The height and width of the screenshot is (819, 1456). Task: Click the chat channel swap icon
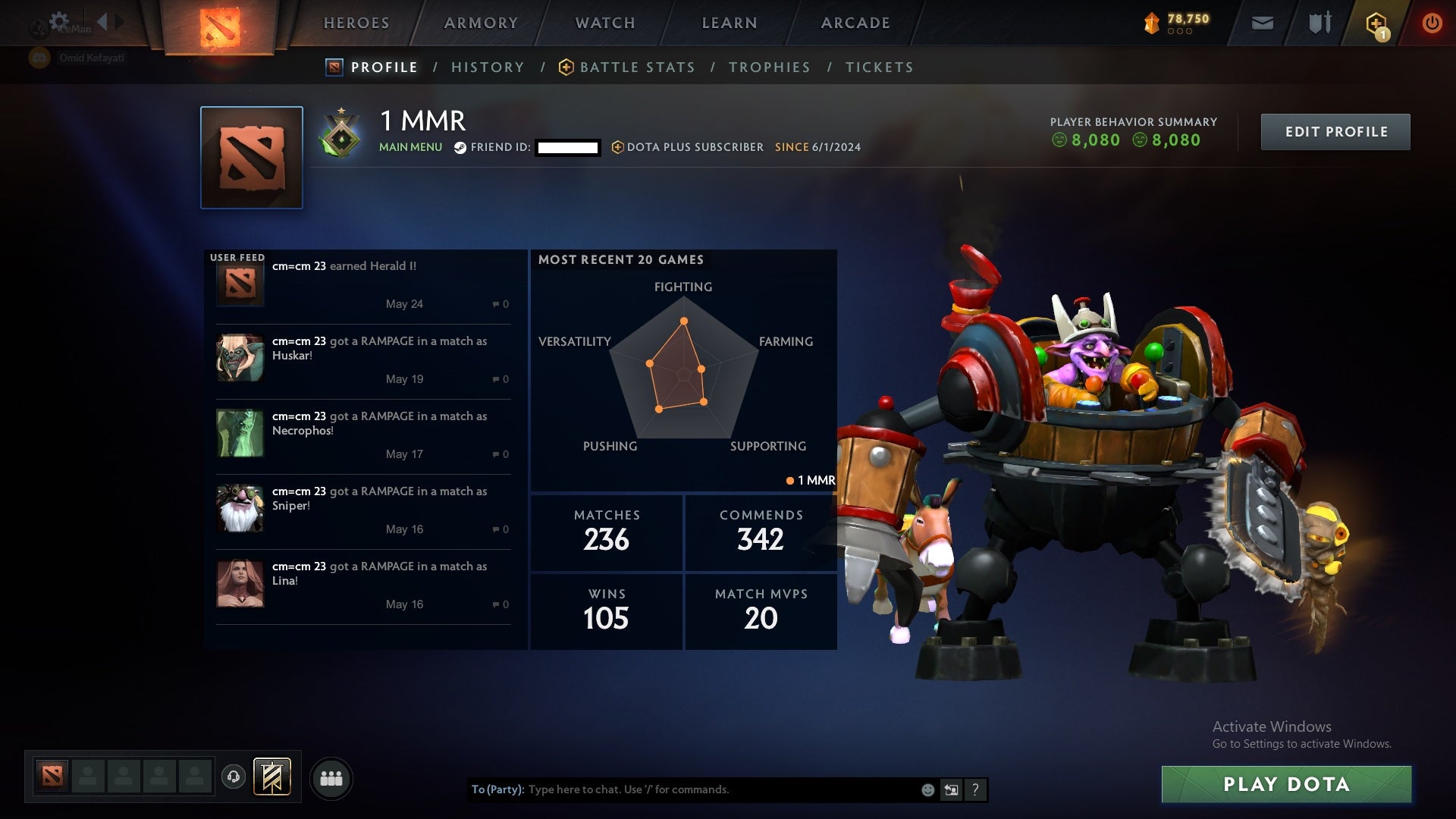(952, 789)
